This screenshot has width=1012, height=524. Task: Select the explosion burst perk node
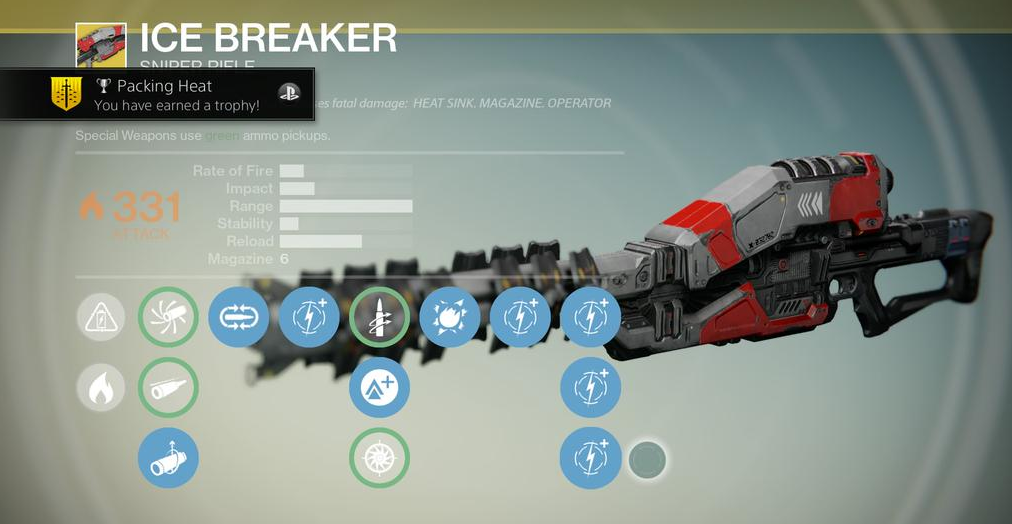pyautogui.click(x=450, y=318)
